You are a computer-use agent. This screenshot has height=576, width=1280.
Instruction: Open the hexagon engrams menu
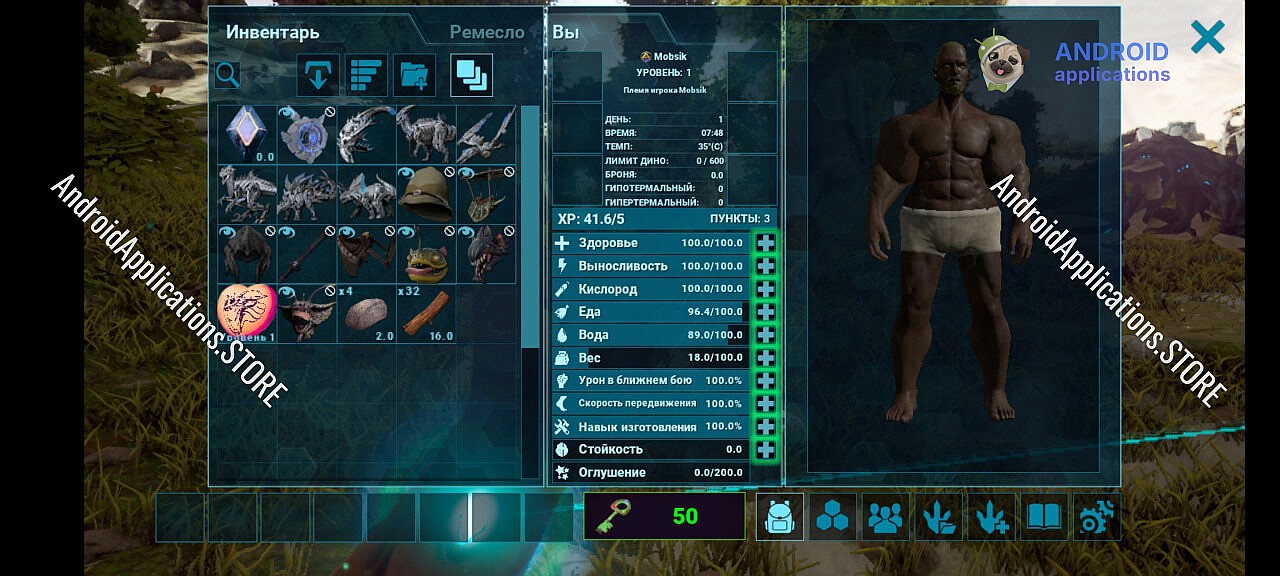(x=832, y=517)
